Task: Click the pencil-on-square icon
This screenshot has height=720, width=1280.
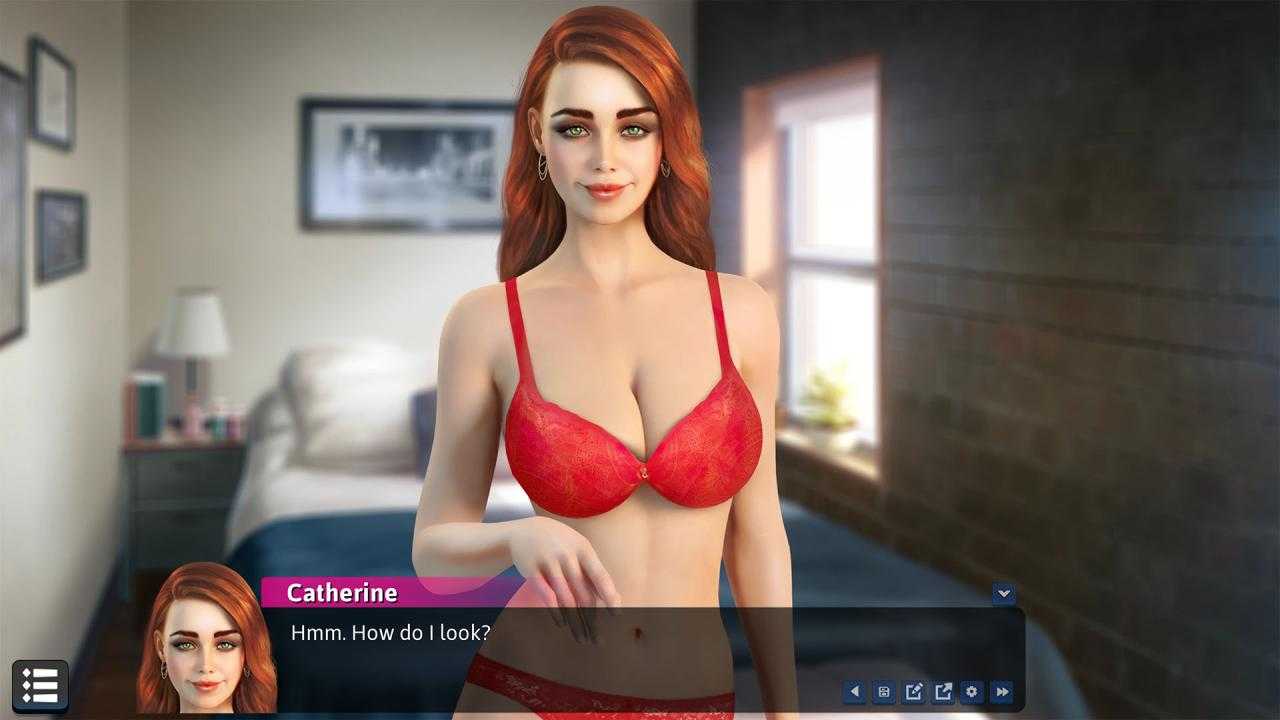Action: coord(913,691)
